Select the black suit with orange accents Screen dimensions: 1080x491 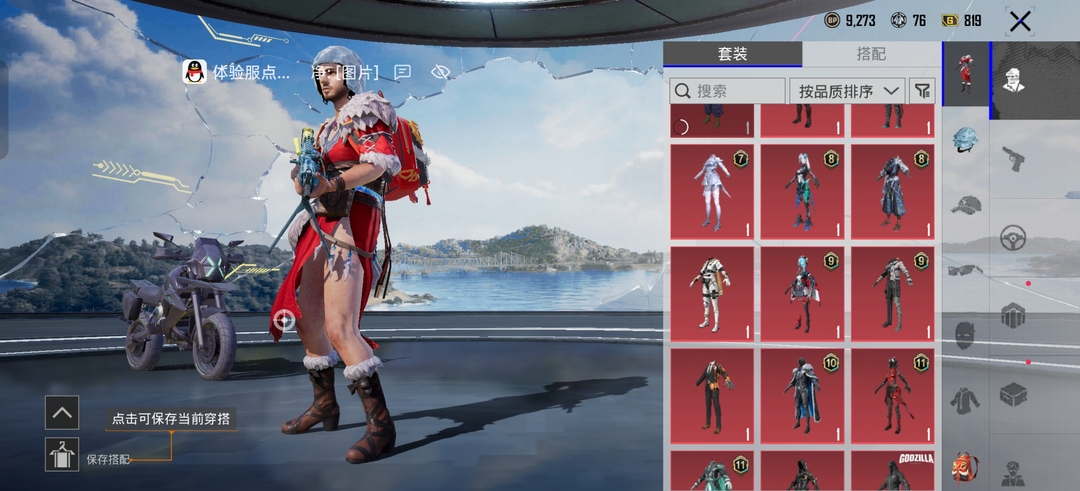coord(711,396)
